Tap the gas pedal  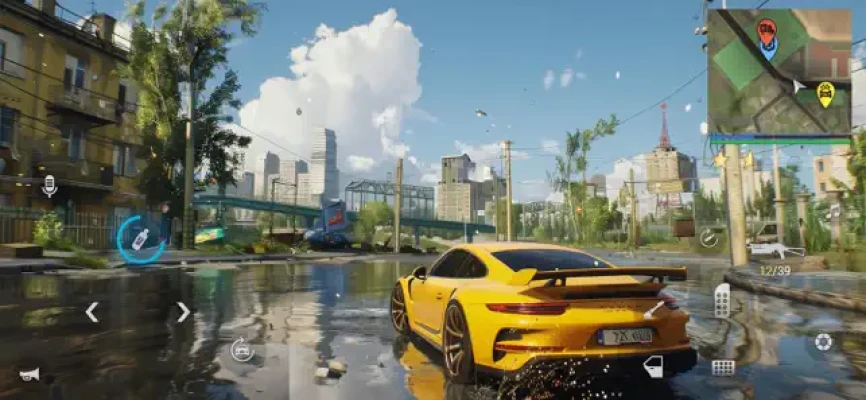coord(722,300)
